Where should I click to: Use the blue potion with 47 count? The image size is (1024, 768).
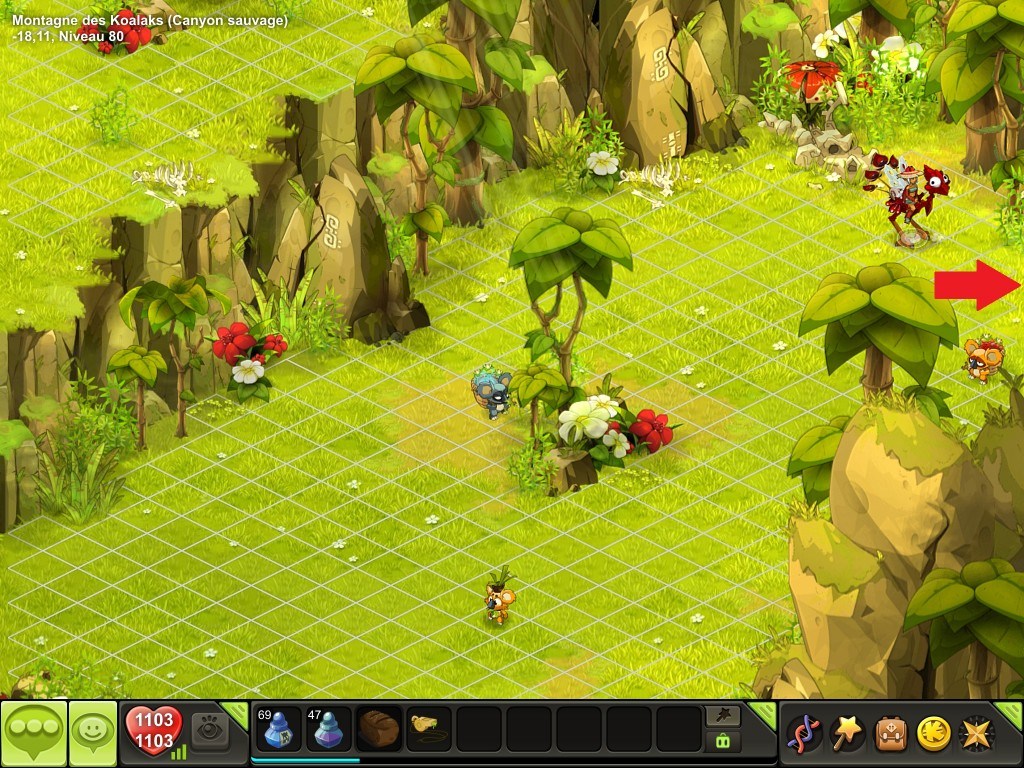(x=329, y=729)
